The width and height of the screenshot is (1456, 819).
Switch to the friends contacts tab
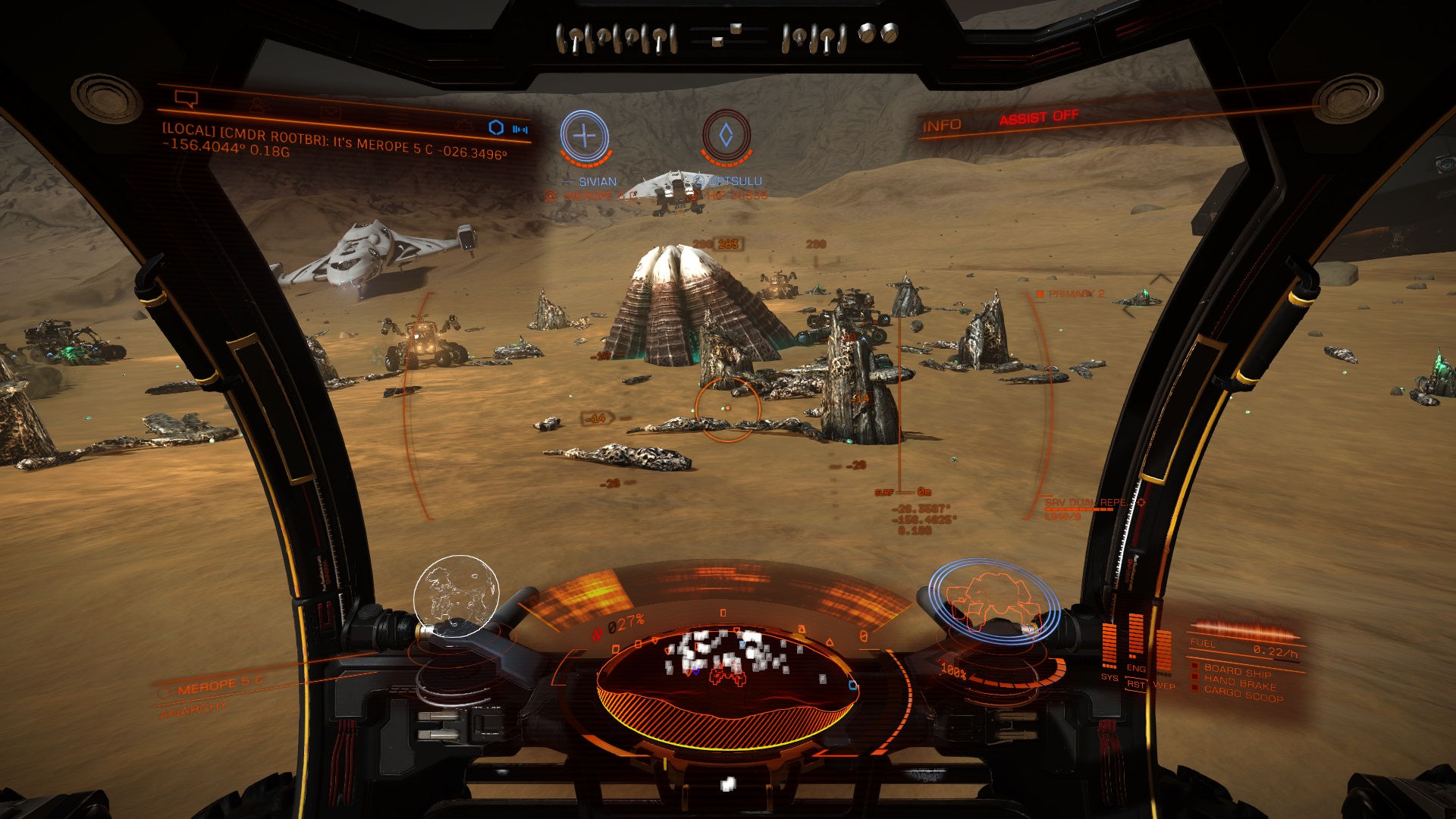point(257,105)
